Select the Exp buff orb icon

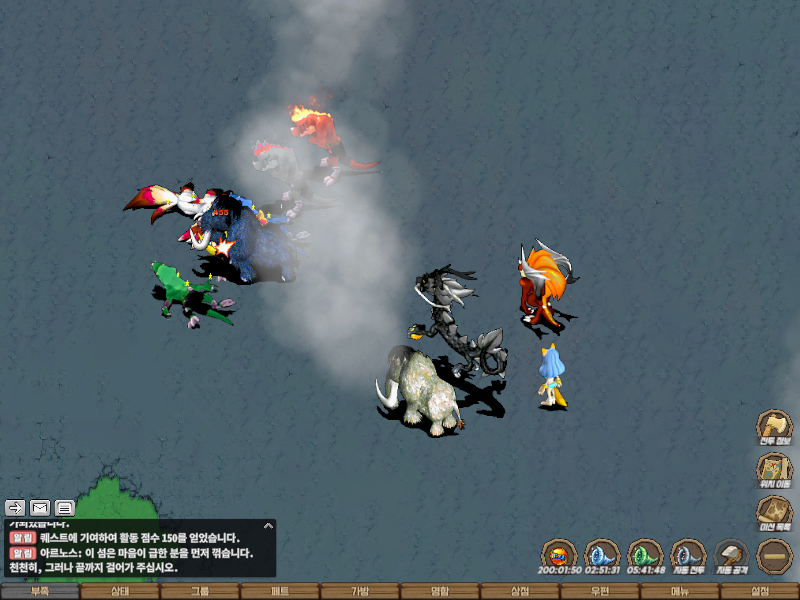559,556
